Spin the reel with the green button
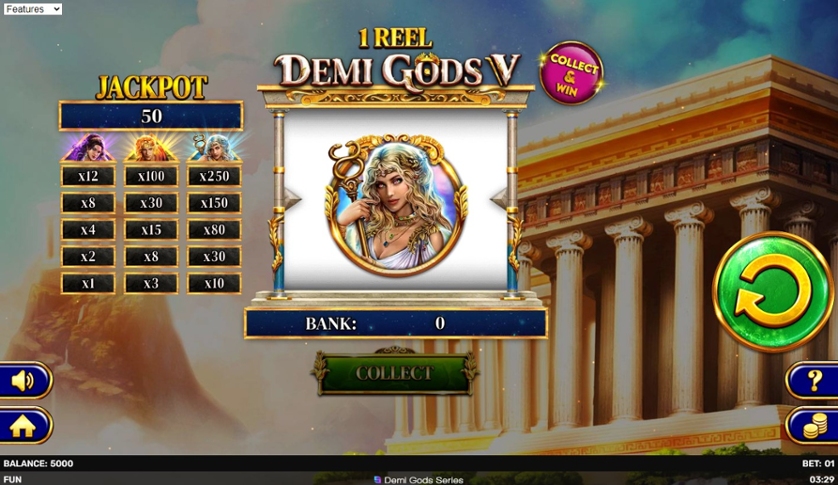 [x=772, y=292]
